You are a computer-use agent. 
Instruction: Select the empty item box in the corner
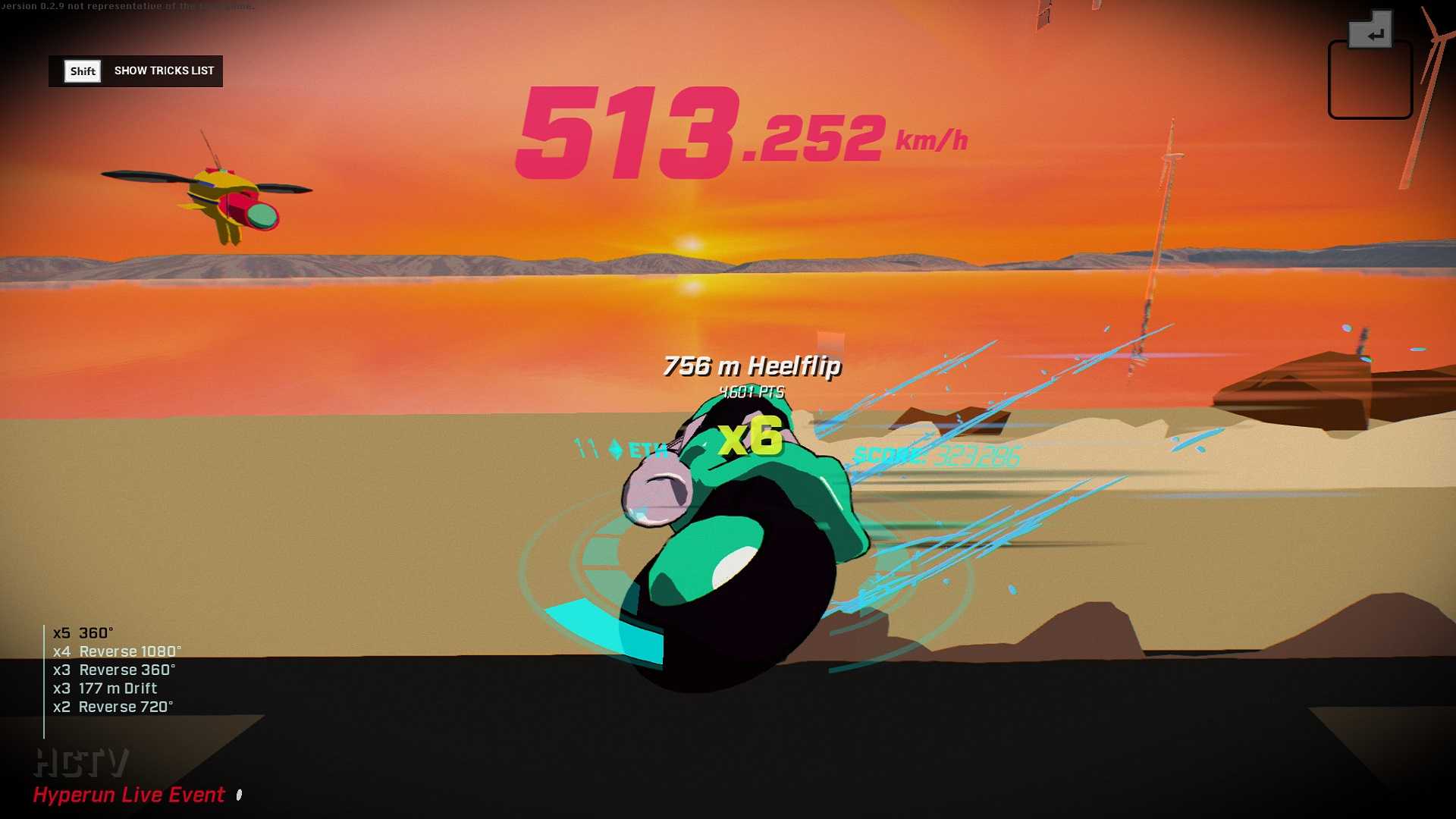1370,80
